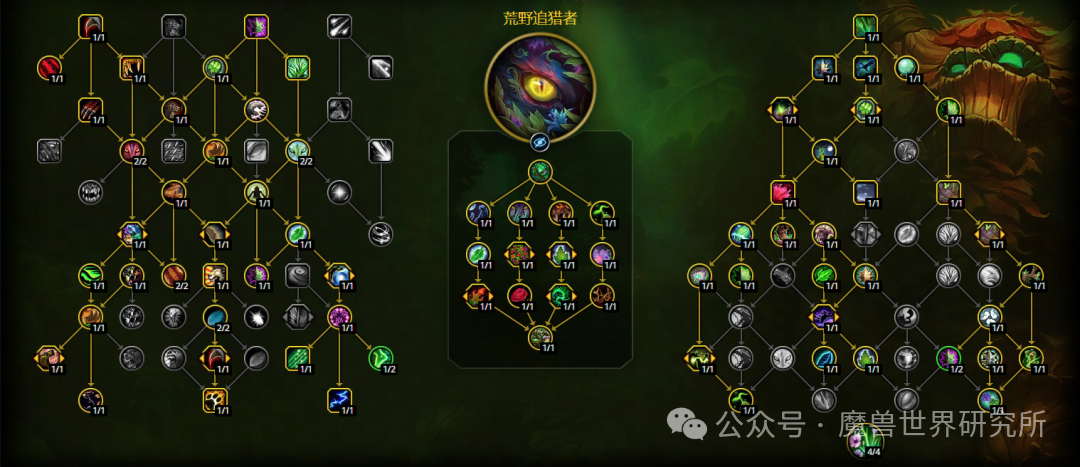Choose the purple thorns talent at top
This screenshot has width=1080, height=467.
point(257,25)
